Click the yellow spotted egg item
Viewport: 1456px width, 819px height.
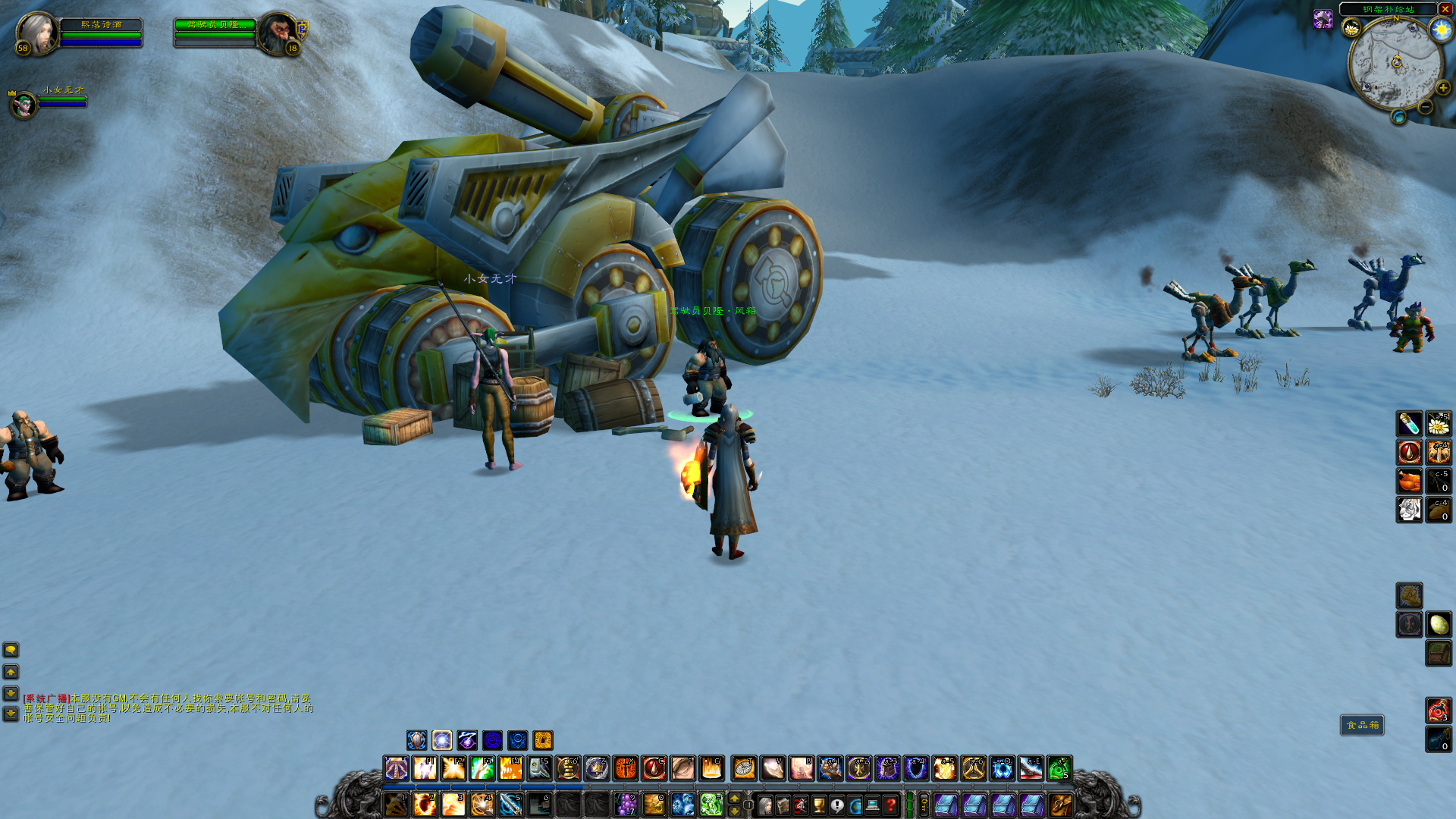pos(1439,625)
